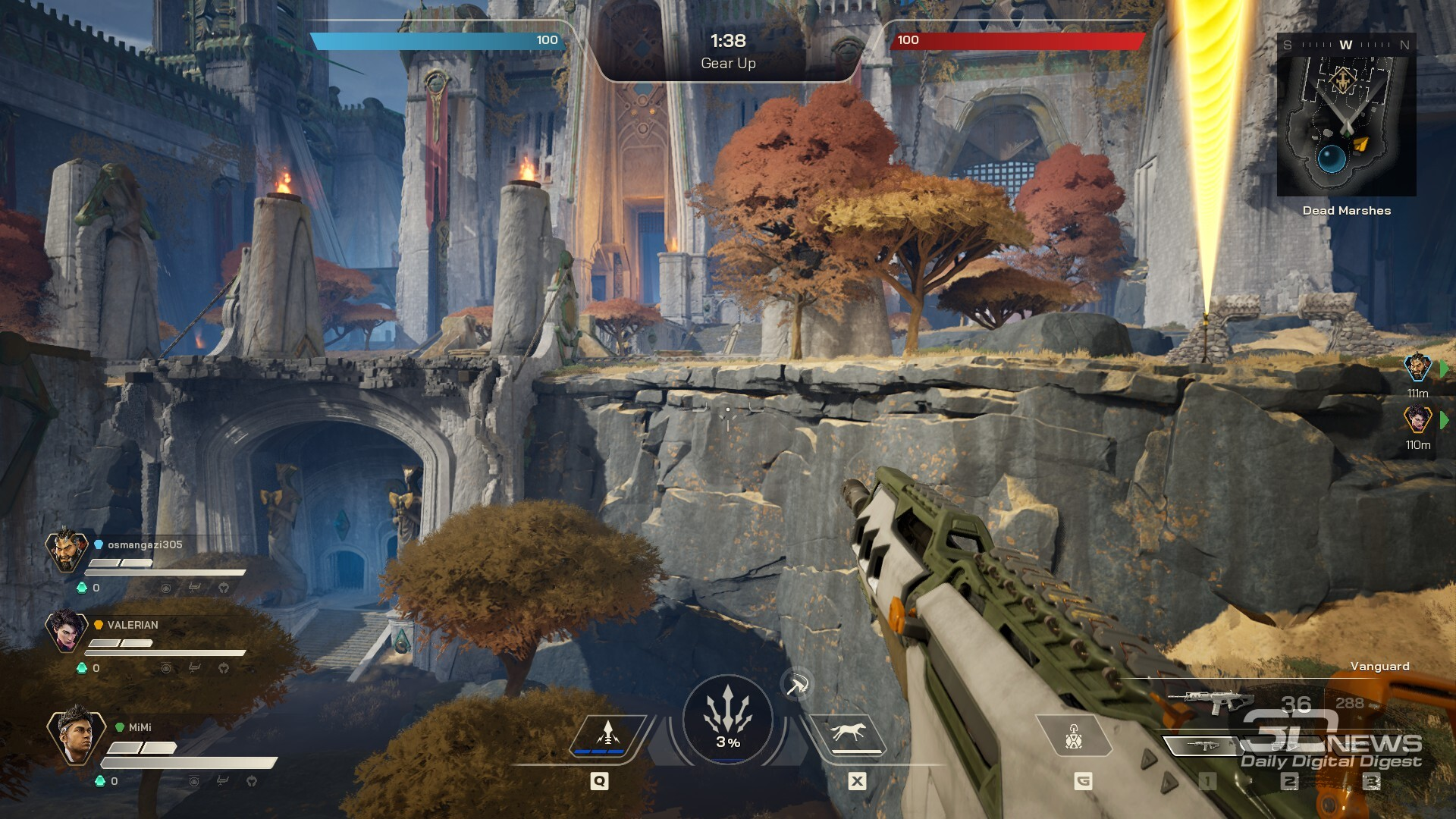The image size is (1456, 819).
Task: Select the grenade ordnance slot
Action: (x=1073, y=736)
